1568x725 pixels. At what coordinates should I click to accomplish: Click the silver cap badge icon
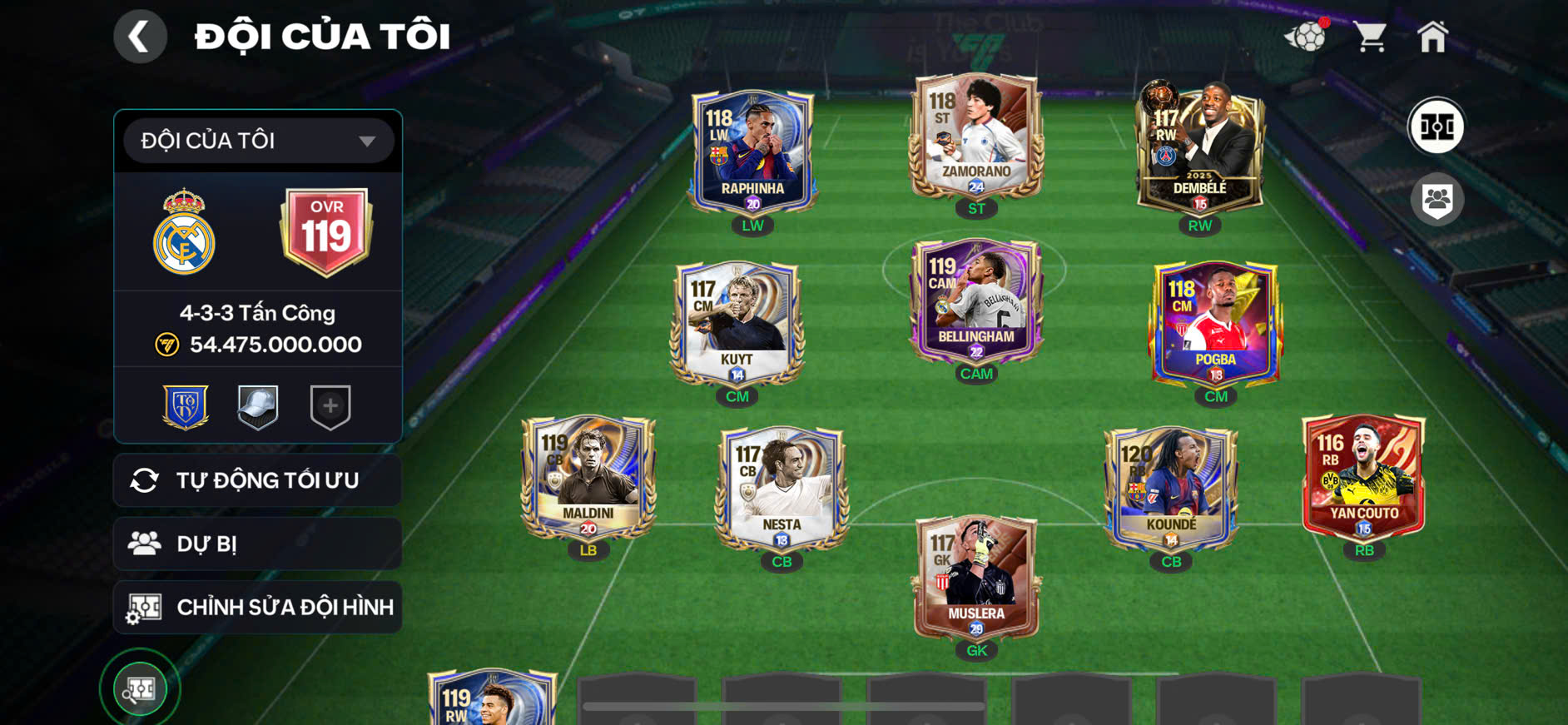259,406
